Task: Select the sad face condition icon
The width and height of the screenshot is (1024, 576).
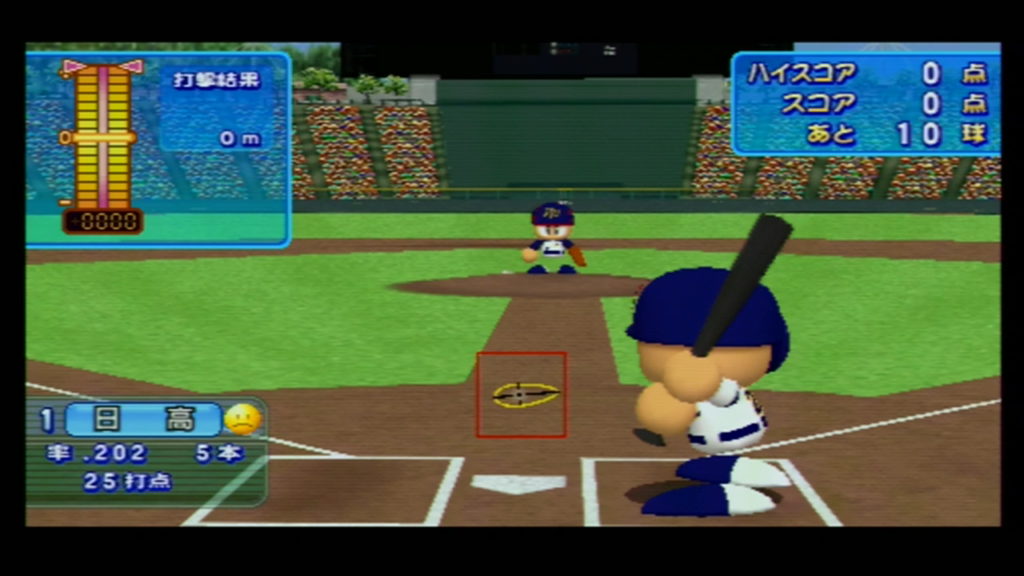Action: point(242,419)
